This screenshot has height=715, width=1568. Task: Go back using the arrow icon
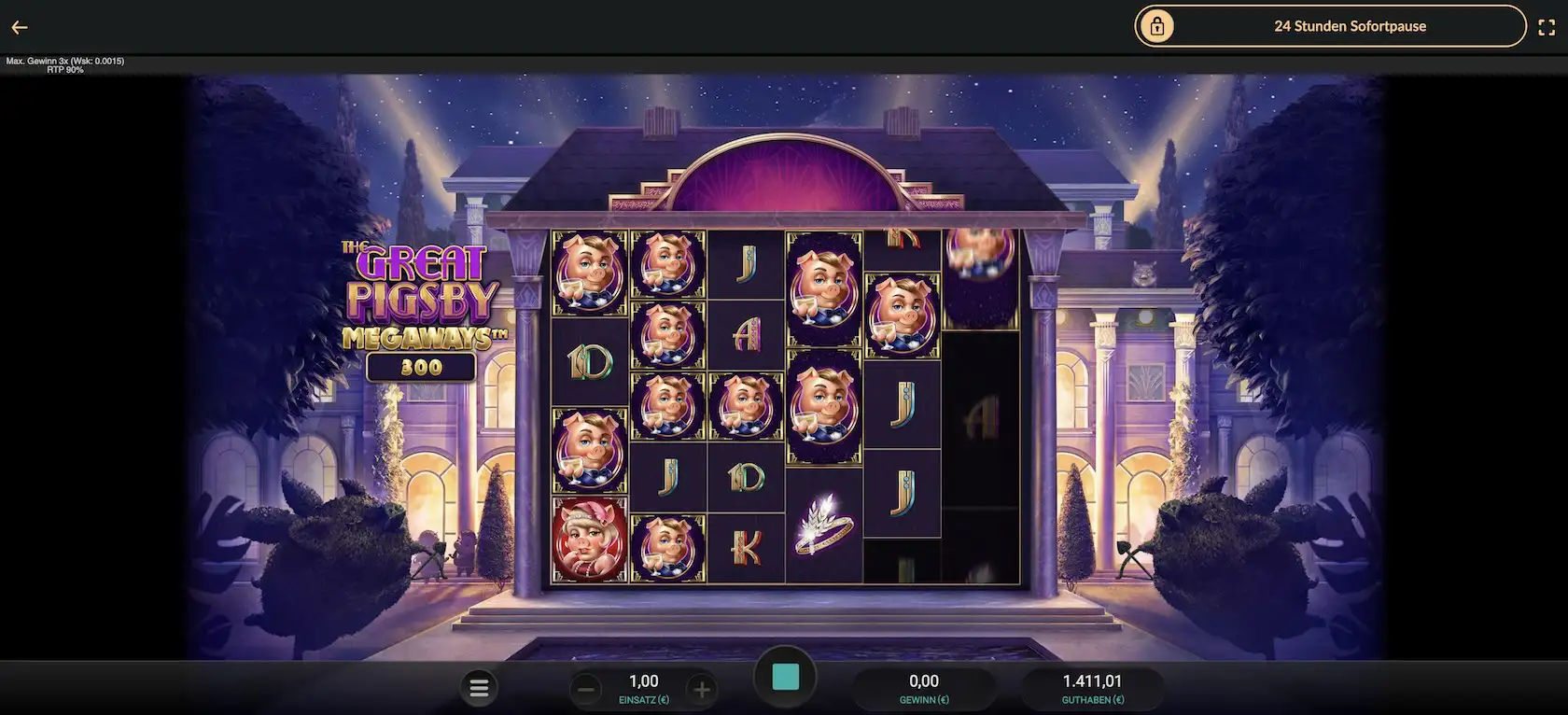[20, 28]
